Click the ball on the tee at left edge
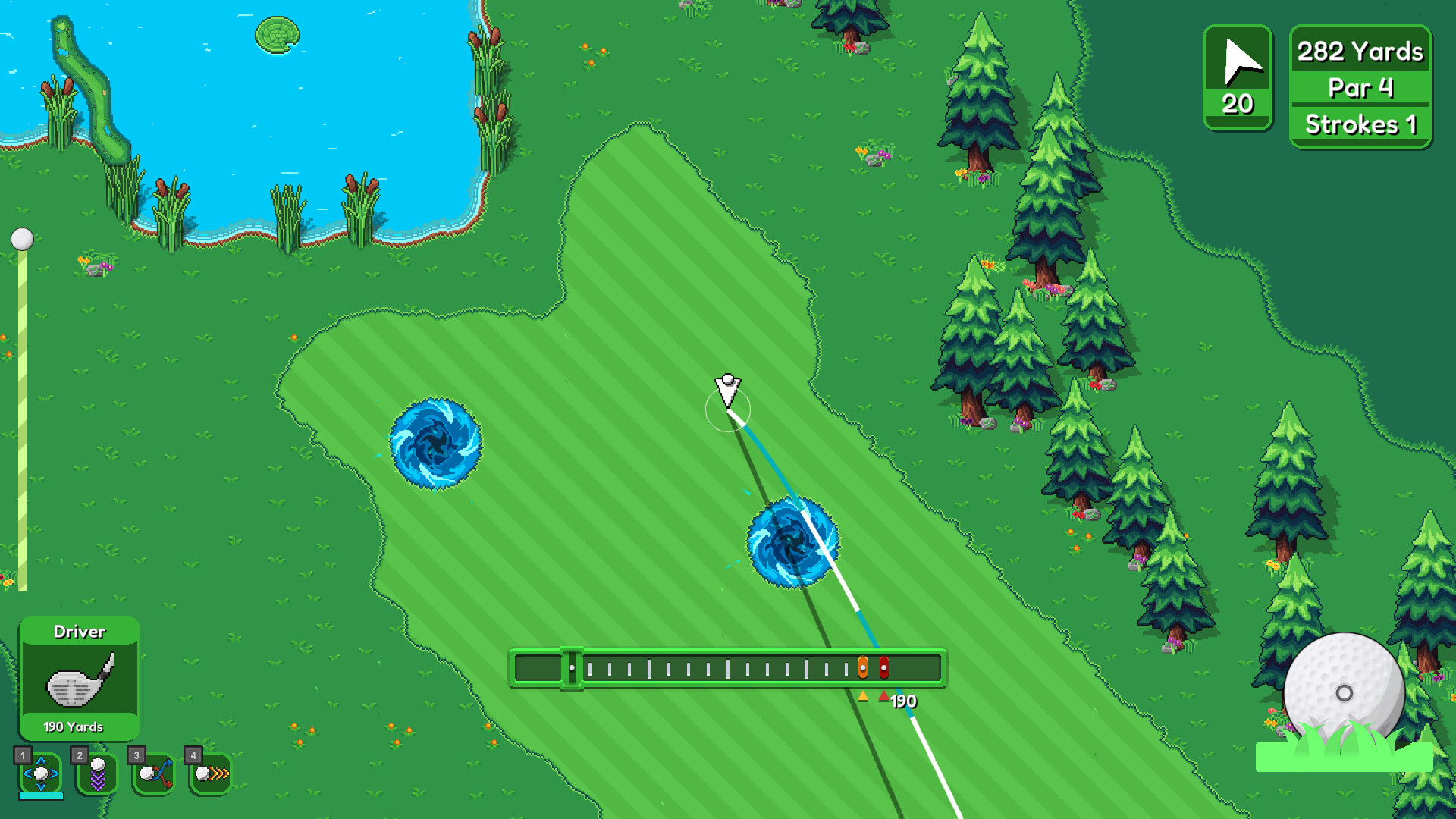Viewport: 1456px width, 819px height. [21, 239]
